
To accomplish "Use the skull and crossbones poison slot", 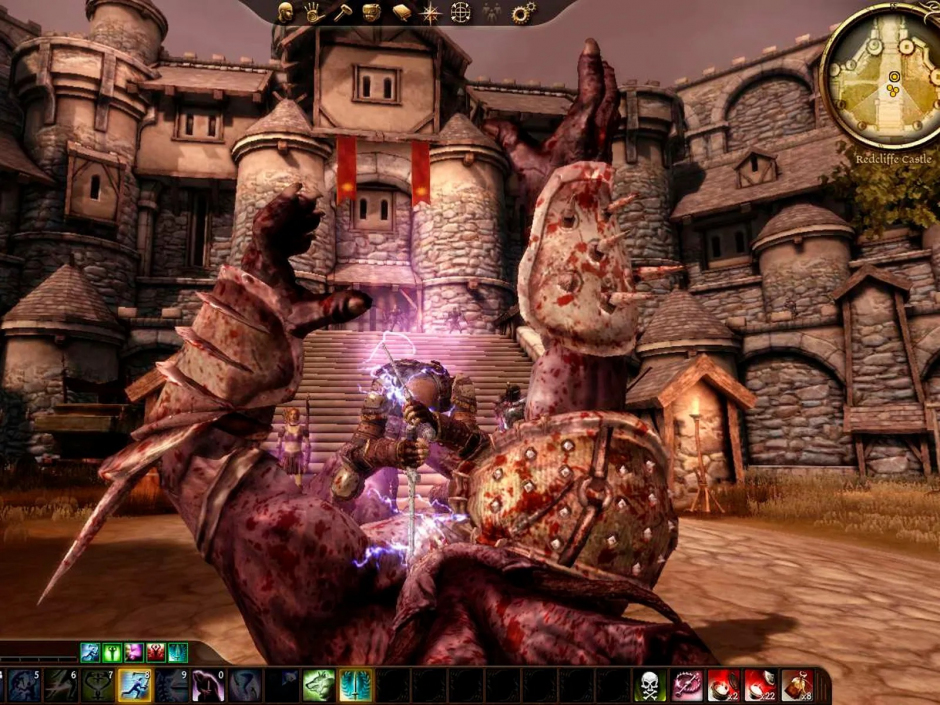I will click(x=651, y=685).
